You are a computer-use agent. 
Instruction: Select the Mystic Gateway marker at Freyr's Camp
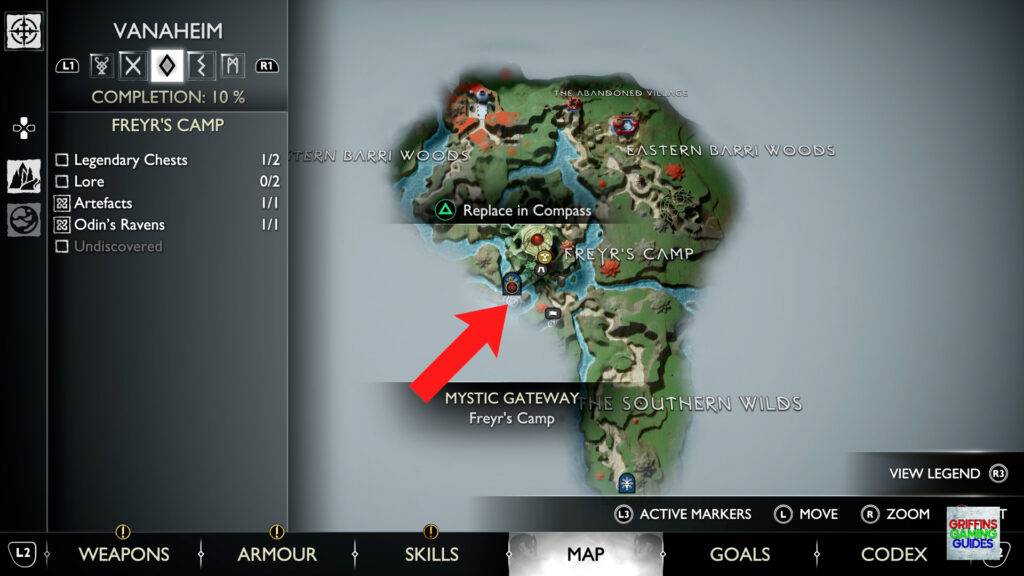(x=511, y=284)
